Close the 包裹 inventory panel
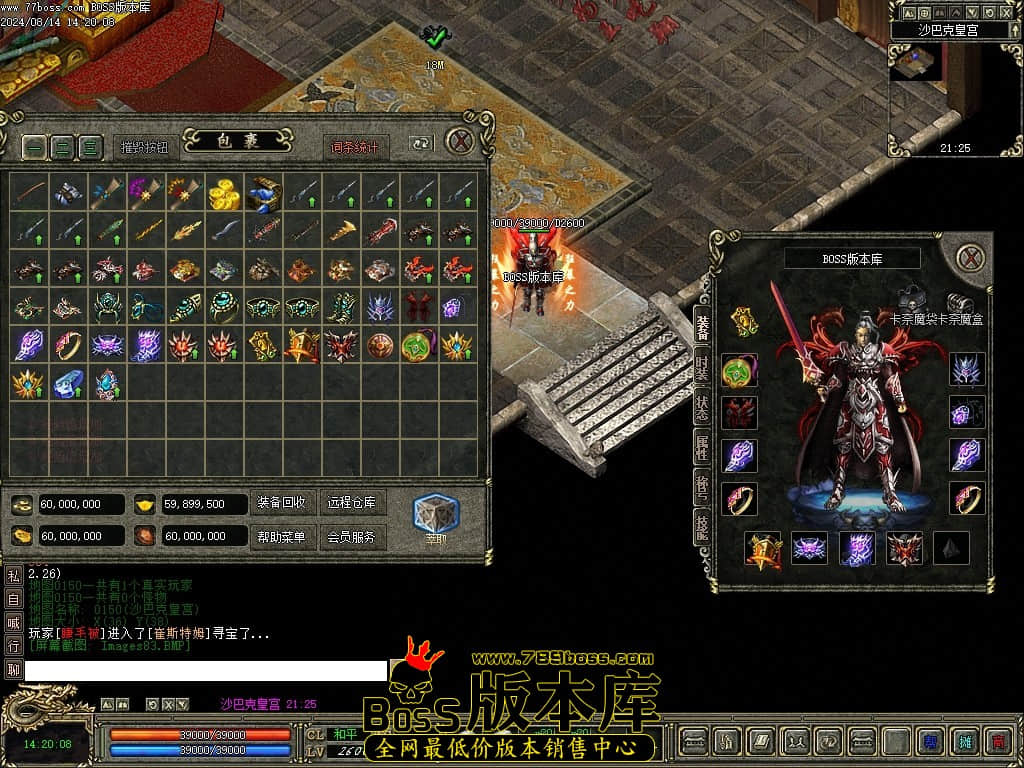1024x768 pixels. (459, 142)
